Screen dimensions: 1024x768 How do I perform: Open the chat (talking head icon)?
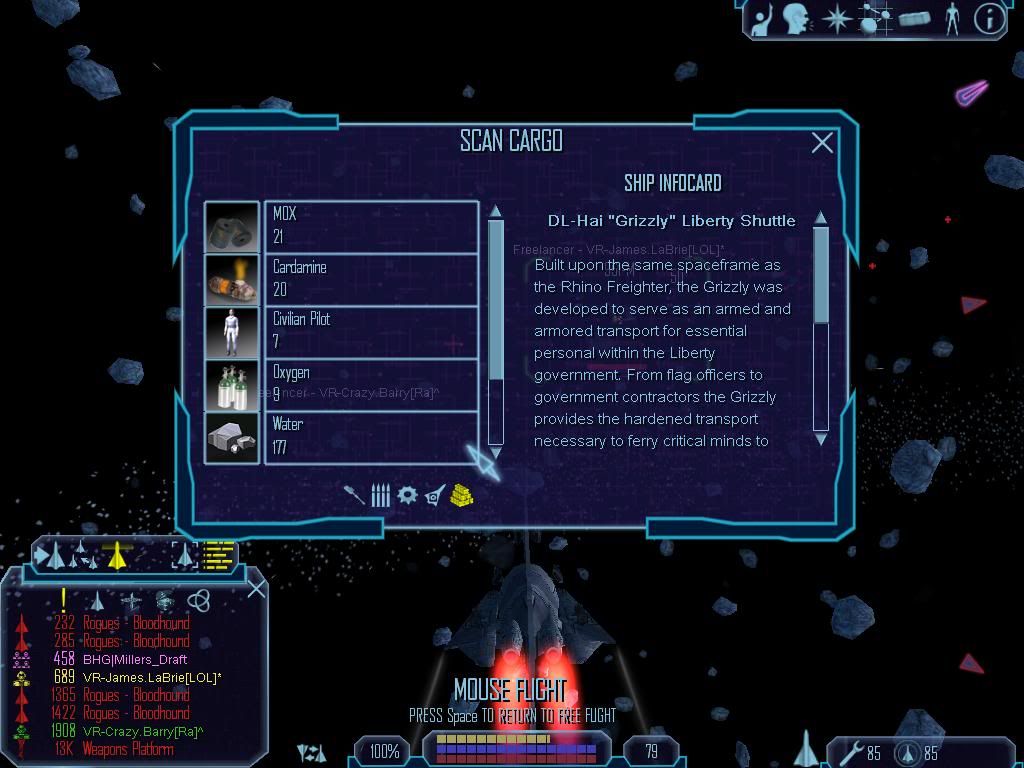point(796,19)
